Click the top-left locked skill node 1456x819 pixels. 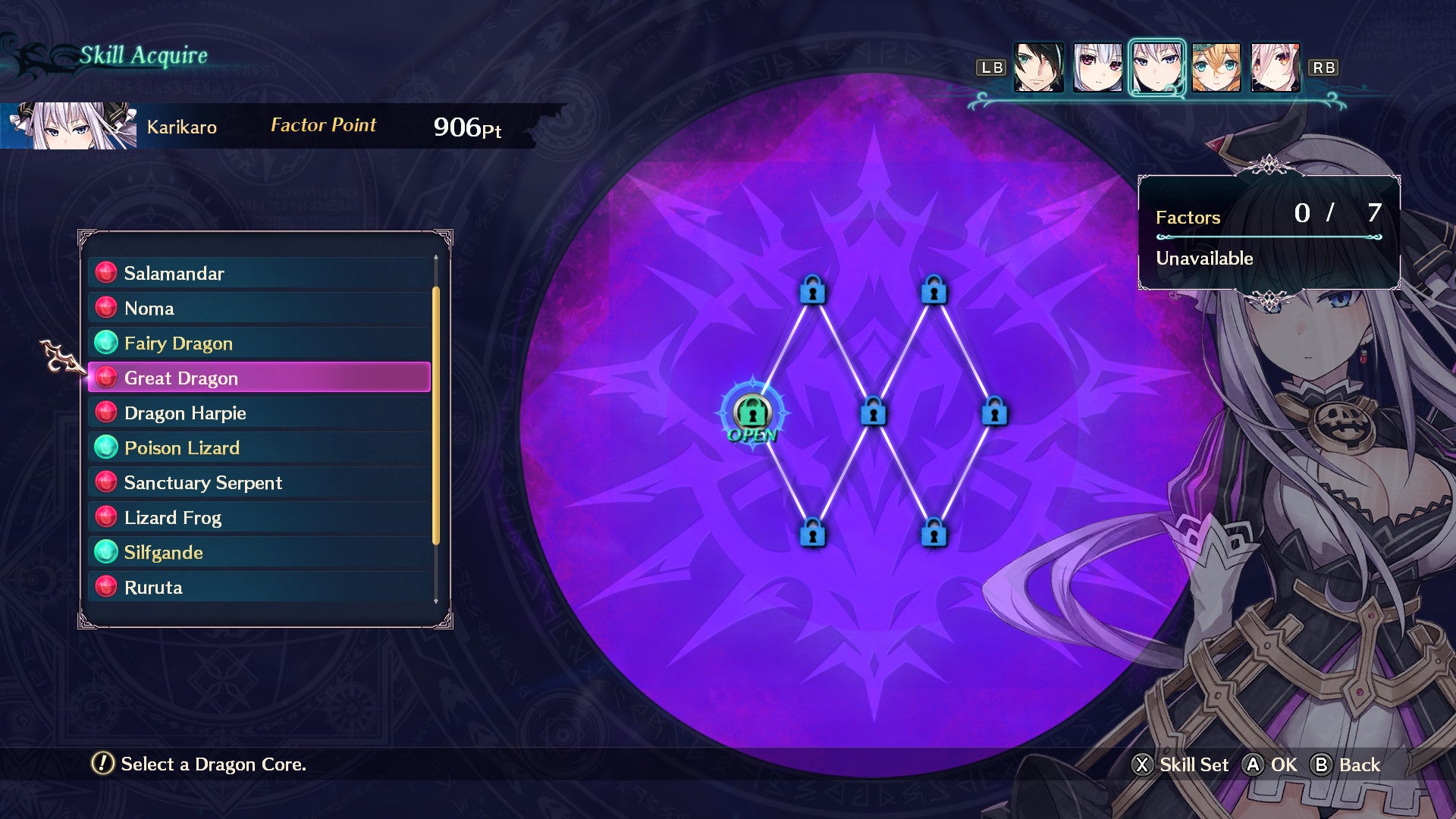point(813,292)
